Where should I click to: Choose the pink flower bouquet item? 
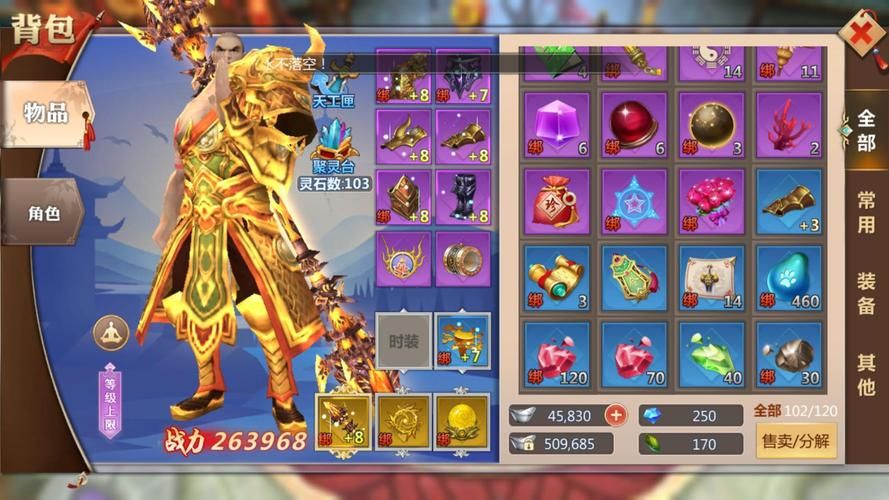[711, 201]
